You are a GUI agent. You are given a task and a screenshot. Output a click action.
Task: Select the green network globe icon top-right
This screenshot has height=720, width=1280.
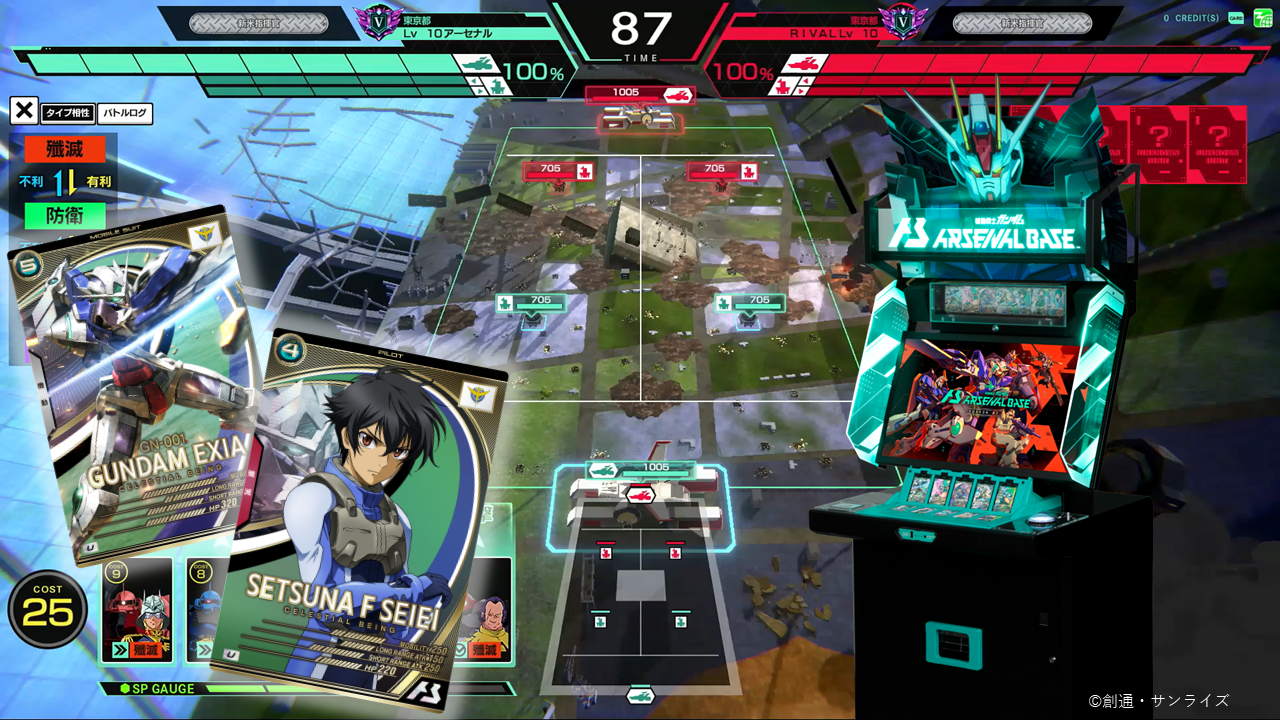click(1263, 18)
